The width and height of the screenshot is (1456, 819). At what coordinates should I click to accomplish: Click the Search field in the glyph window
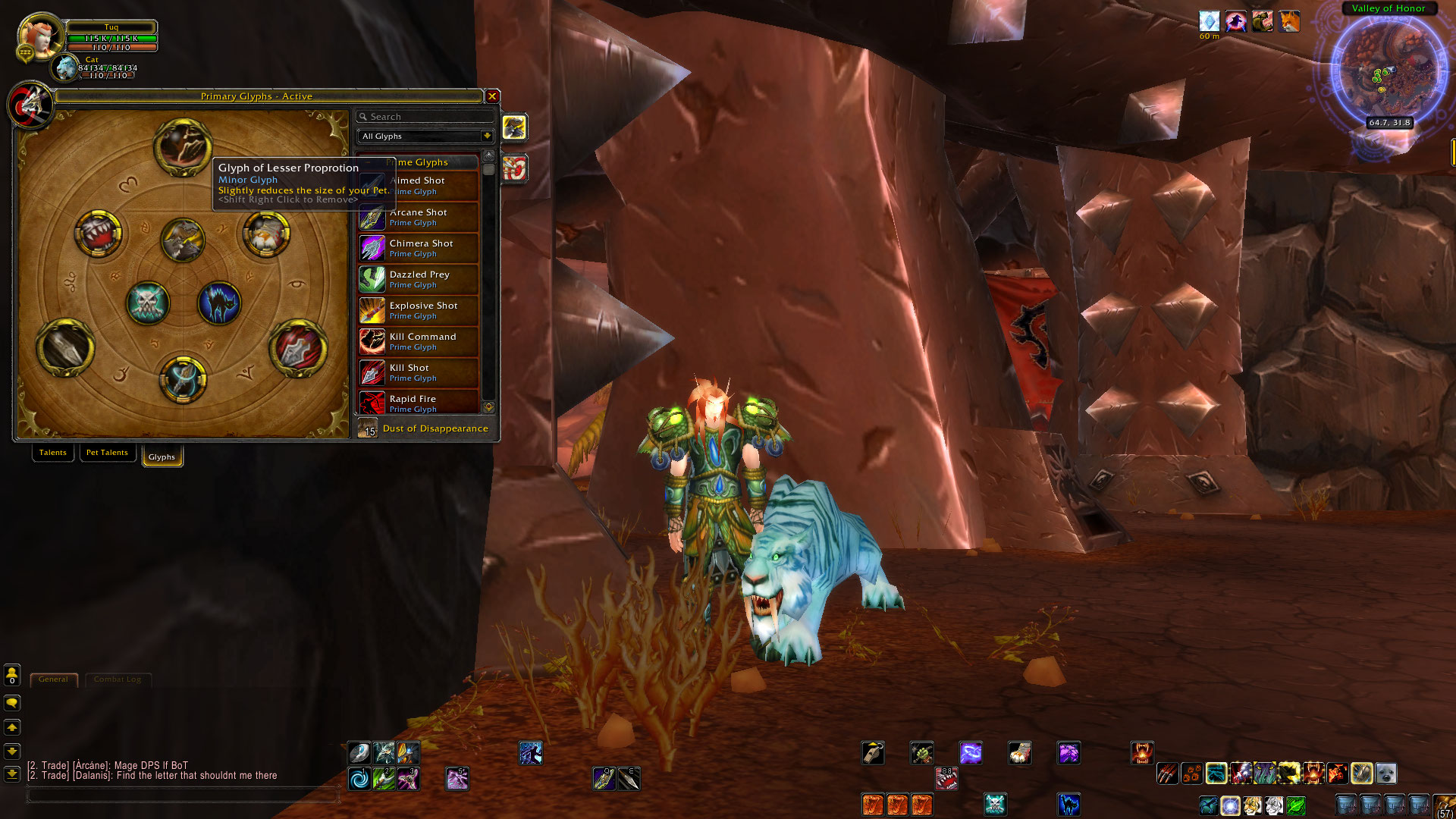click(425, 116)
